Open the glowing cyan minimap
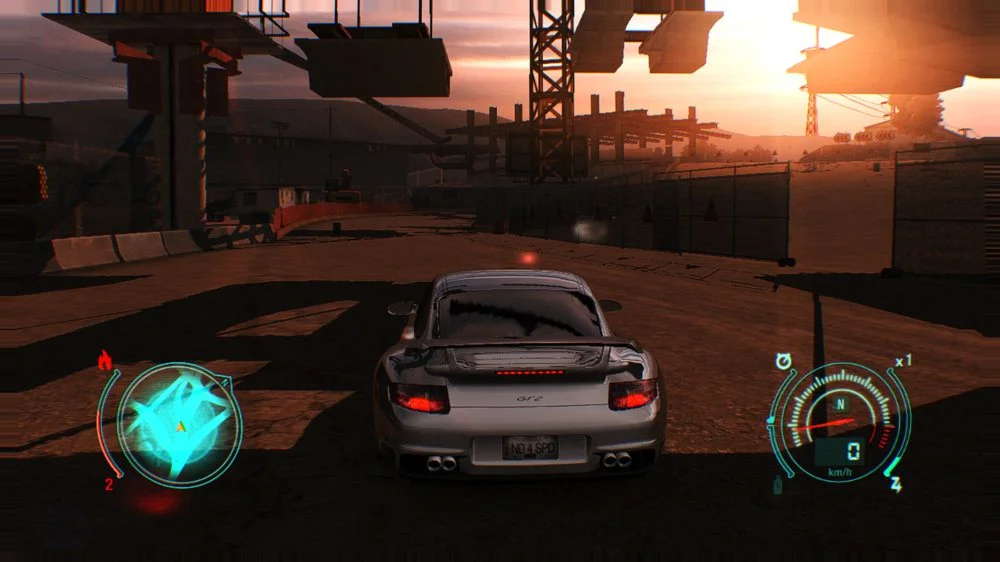The height and width of the screenshot is (562, 1000). click(x=179, y=426)
